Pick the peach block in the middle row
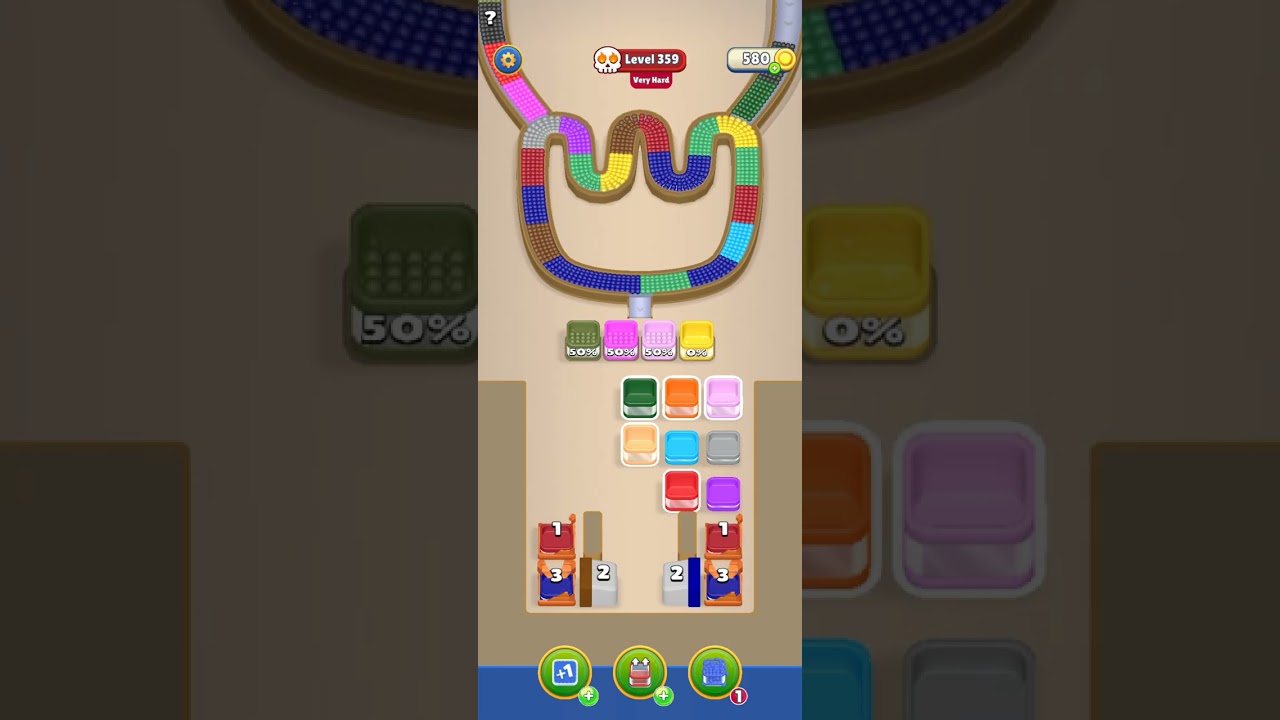Viewport: 1280px width, 720px height. coord(641,445)
